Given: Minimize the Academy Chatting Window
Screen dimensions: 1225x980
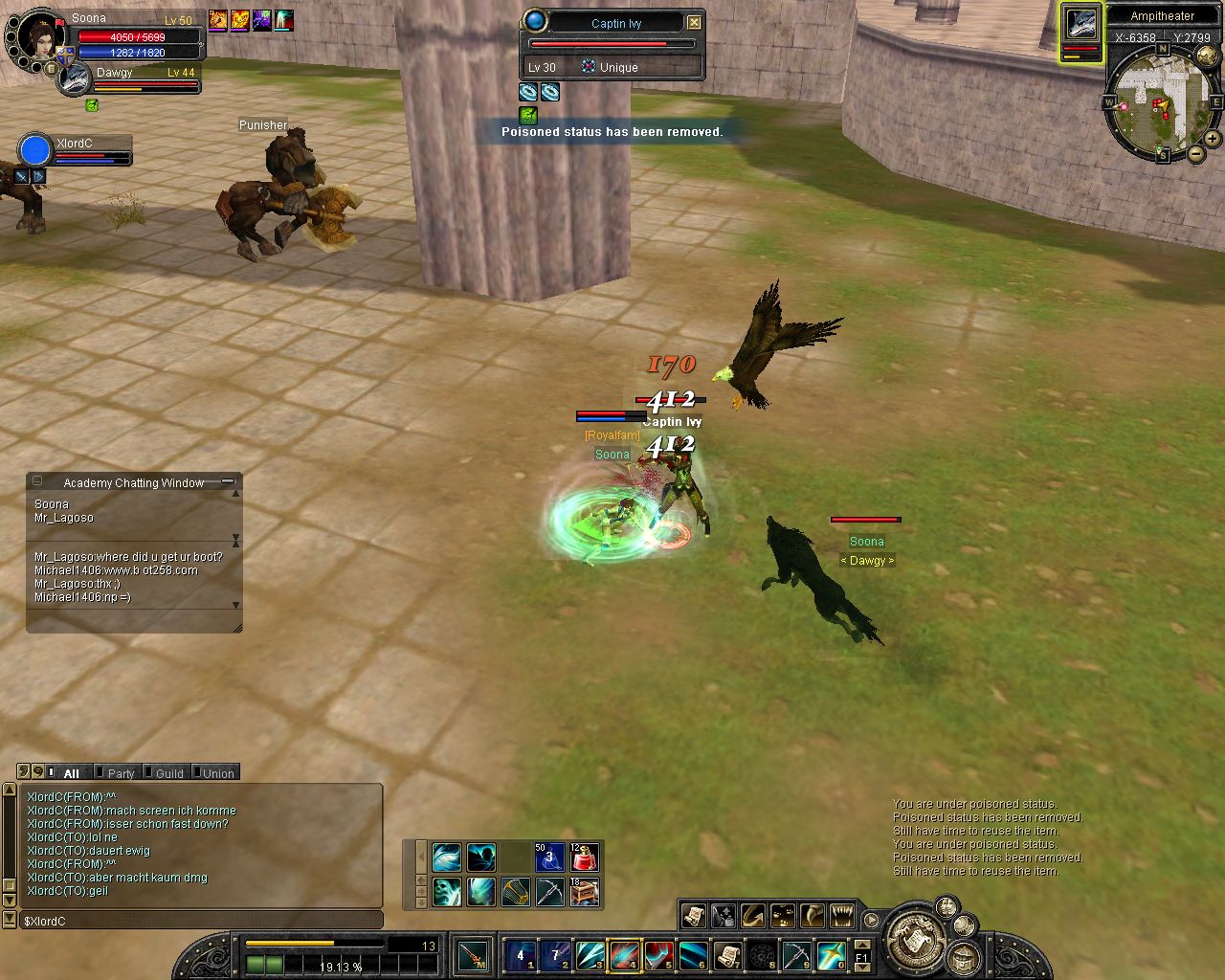Looking at the screenshot, I should pyautogui.click(x=228, y=481).
